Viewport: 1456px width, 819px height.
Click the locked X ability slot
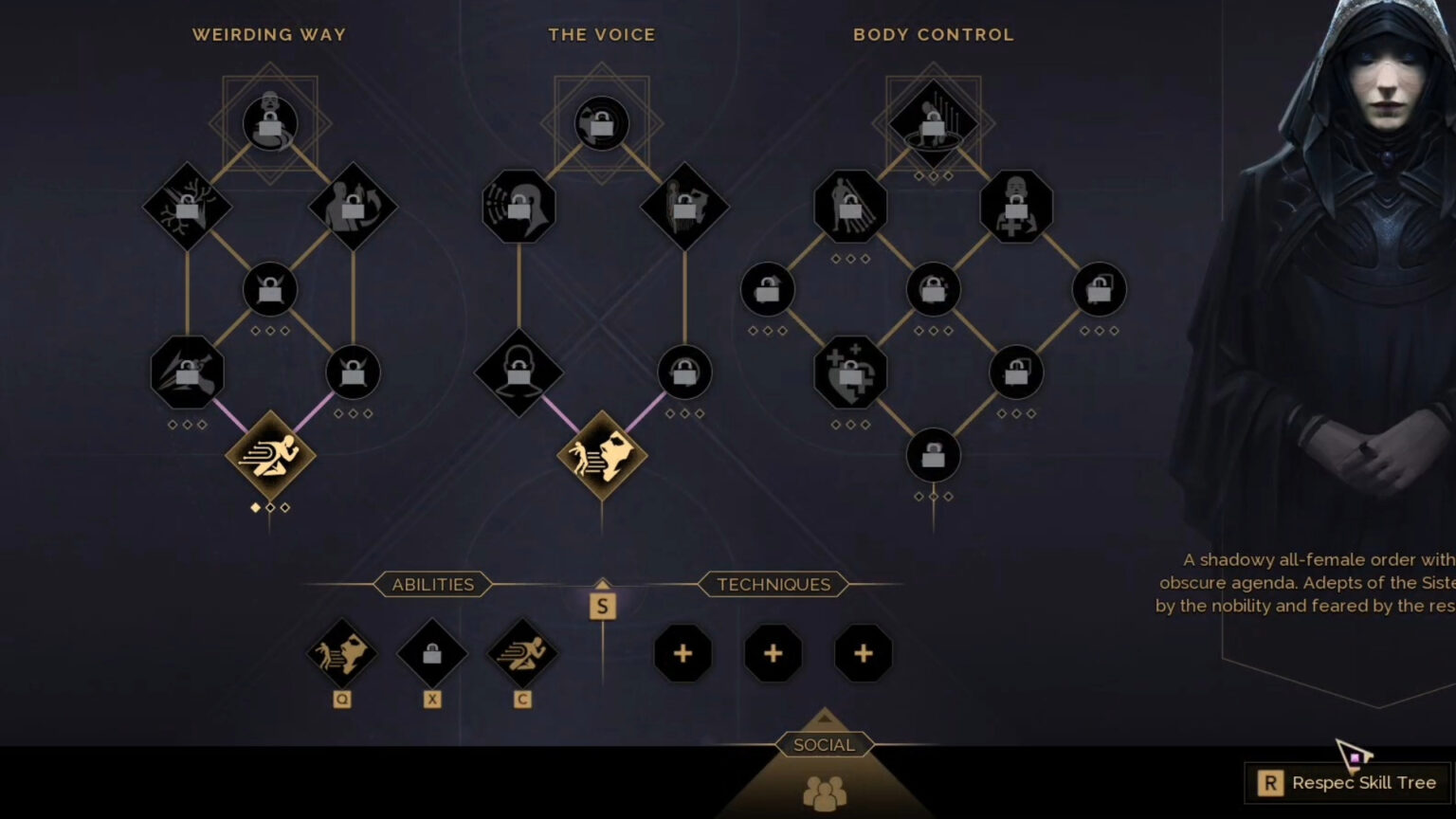(432, 653)
